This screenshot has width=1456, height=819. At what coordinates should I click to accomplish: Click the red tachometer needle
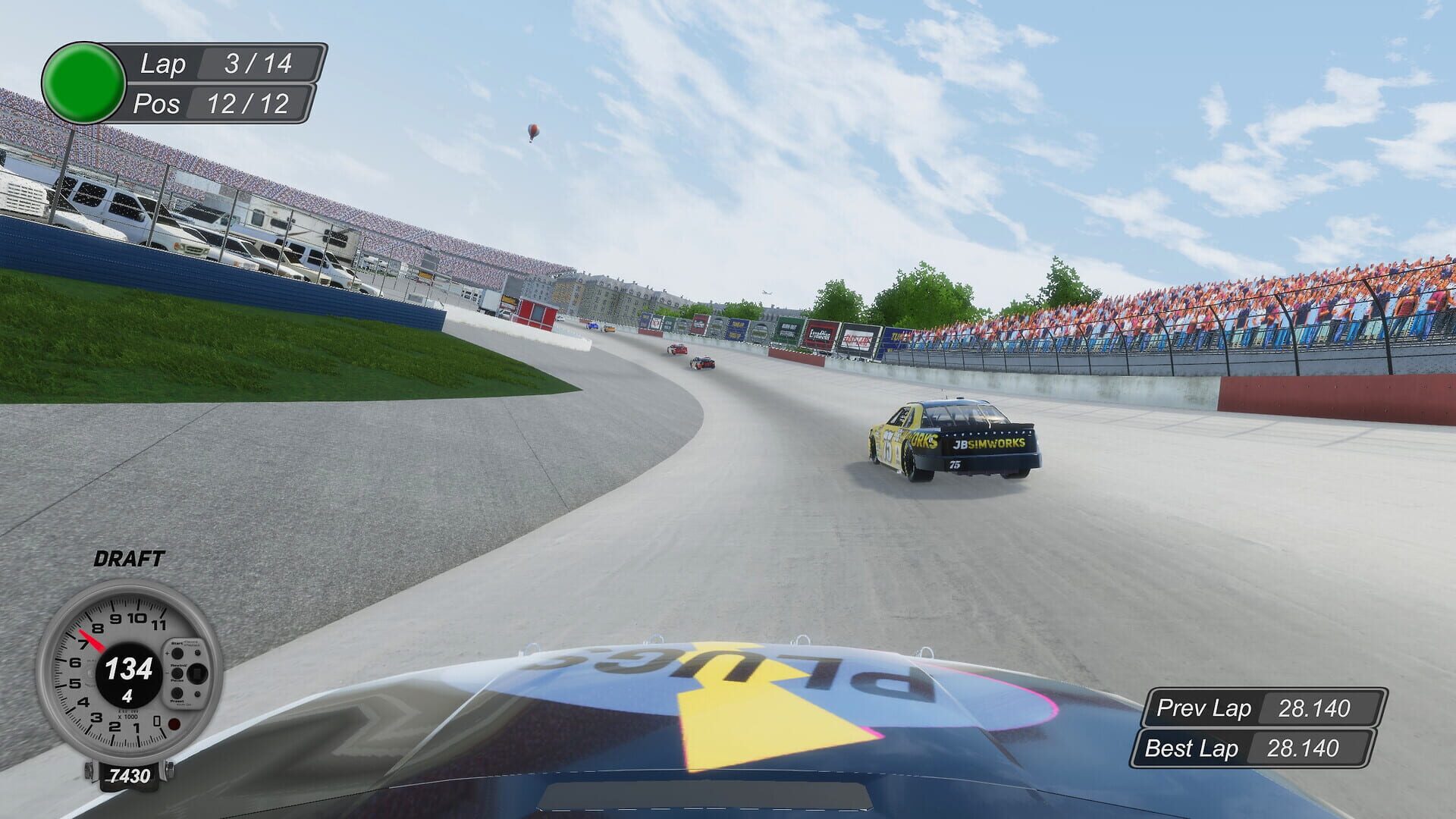(x=91, y=642)
